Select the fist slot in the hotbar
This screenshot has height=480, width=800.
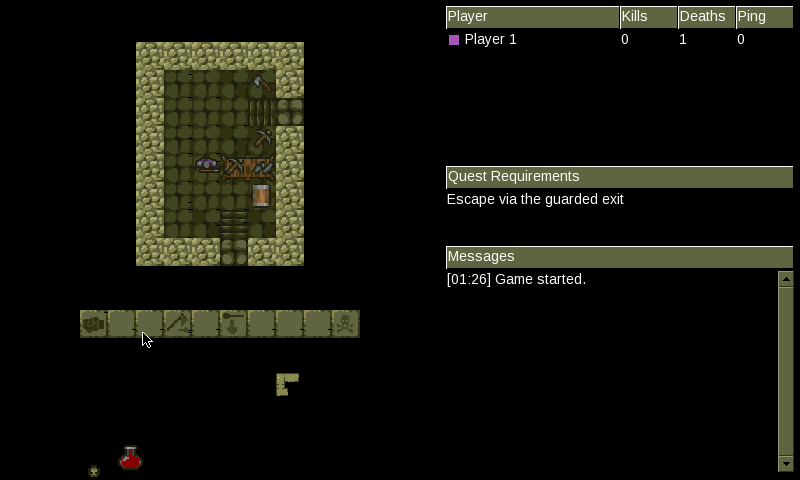(x=94, y=324)
